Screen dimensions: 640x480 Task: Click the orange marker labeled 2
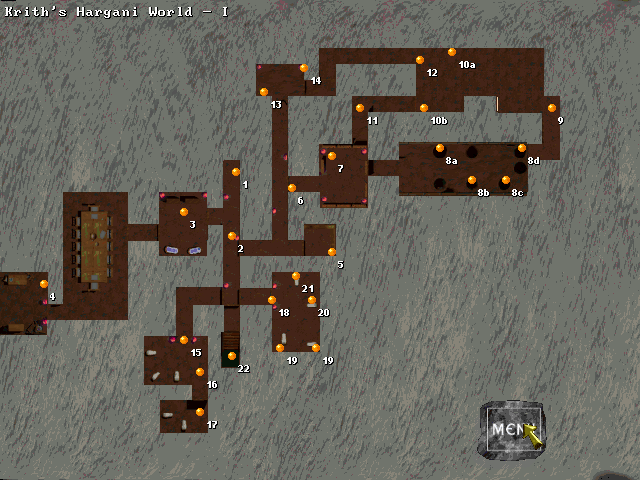(x=232, y=236)
